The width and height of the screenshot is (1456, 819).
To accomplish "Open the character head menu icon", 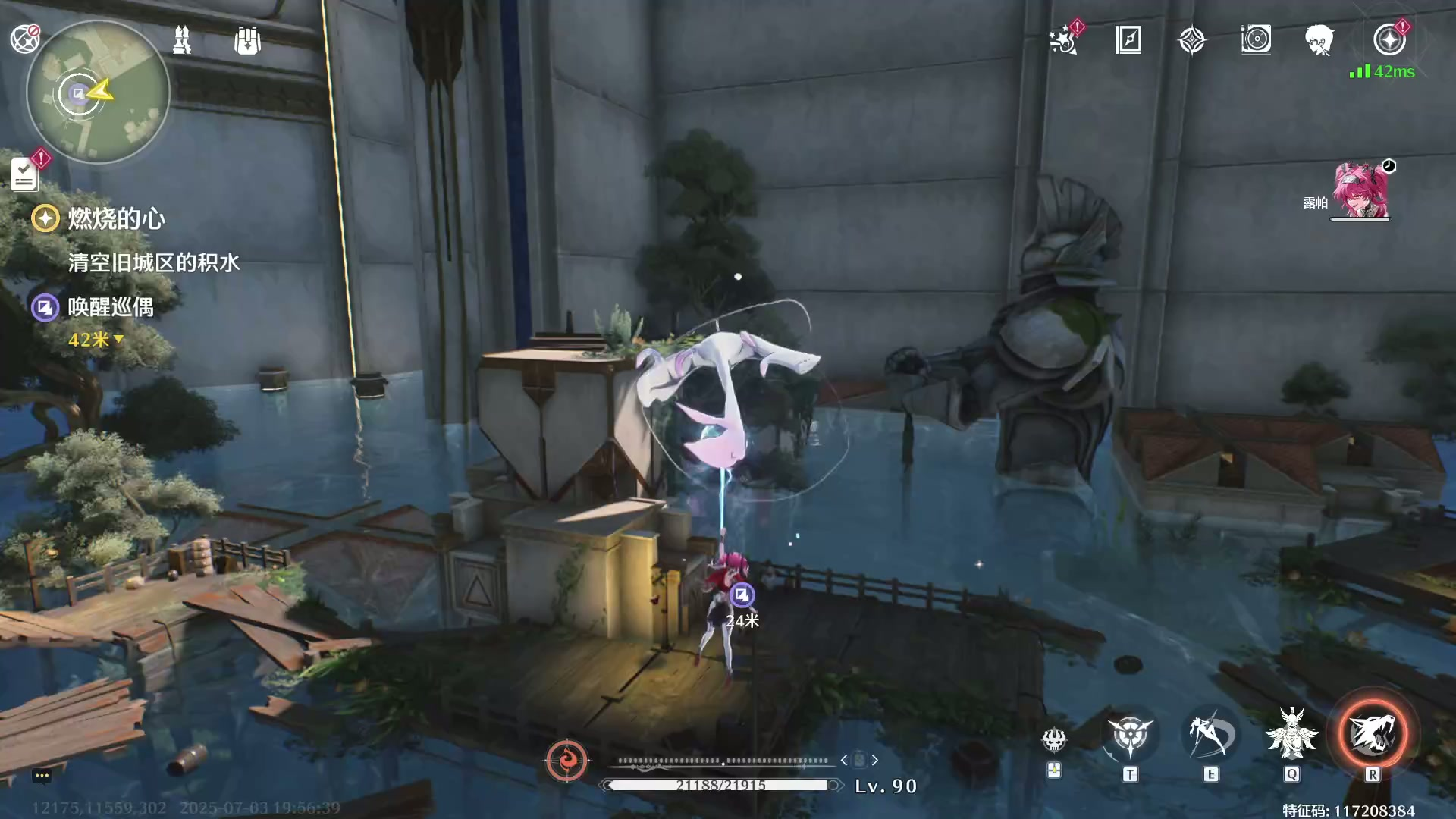I will pyautogui.click(x=1319, y=39).
